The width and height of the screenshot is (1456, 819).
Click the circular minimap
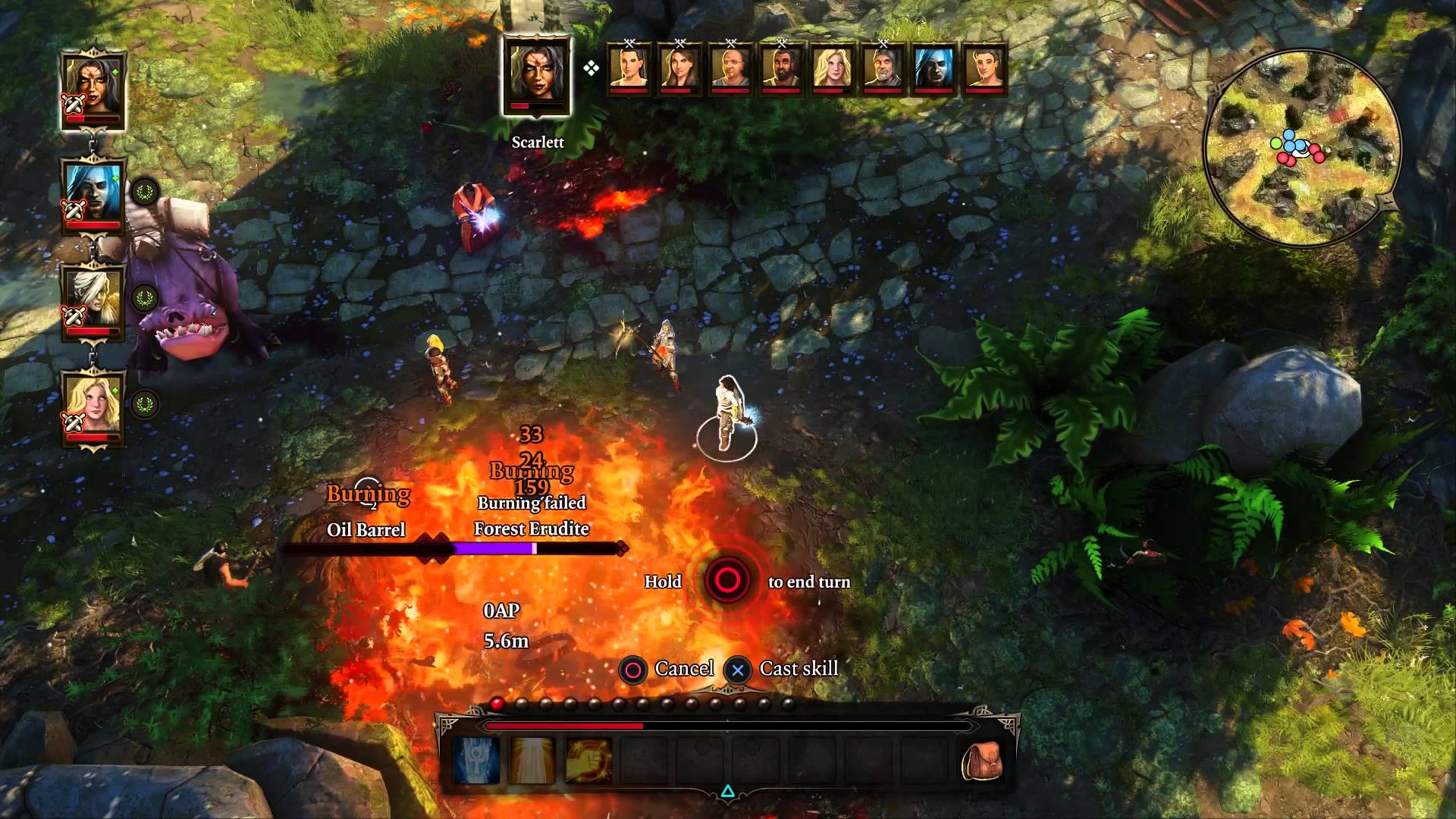coord(1301,148)
